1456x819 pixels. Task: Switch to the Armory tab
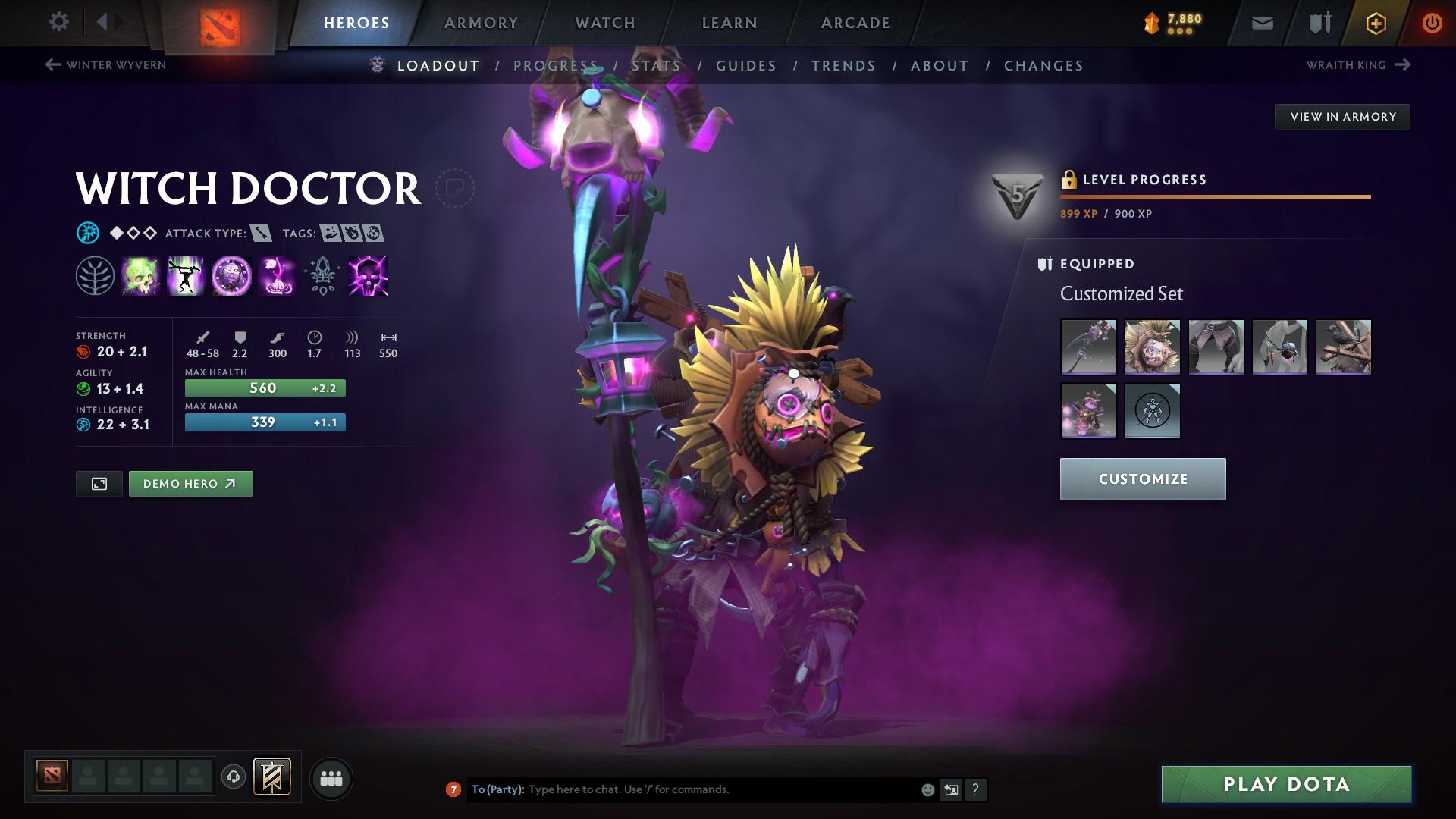481,23
